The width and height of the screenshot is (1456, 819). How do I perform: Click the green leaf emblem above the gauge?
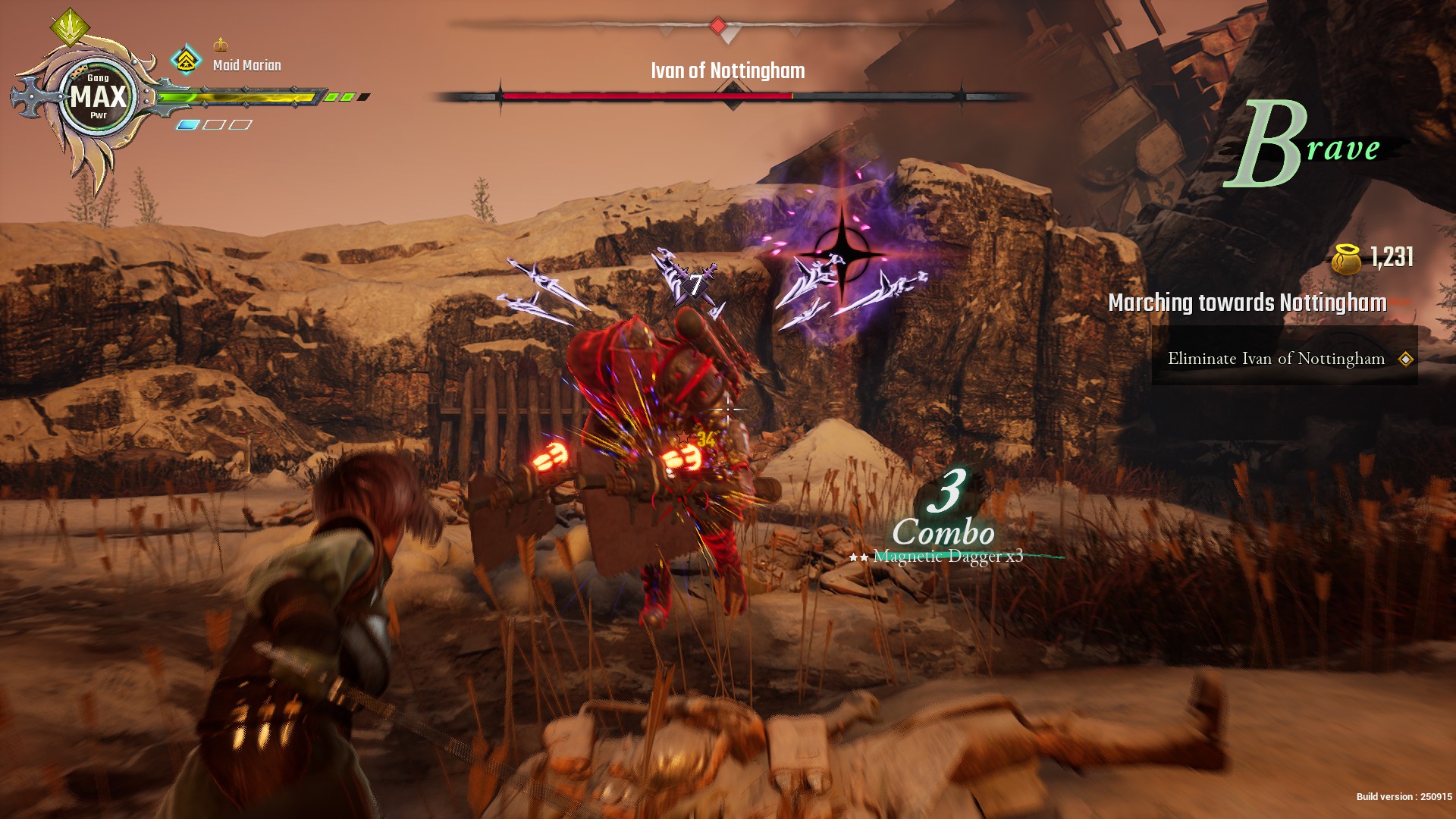pos(70,27)
